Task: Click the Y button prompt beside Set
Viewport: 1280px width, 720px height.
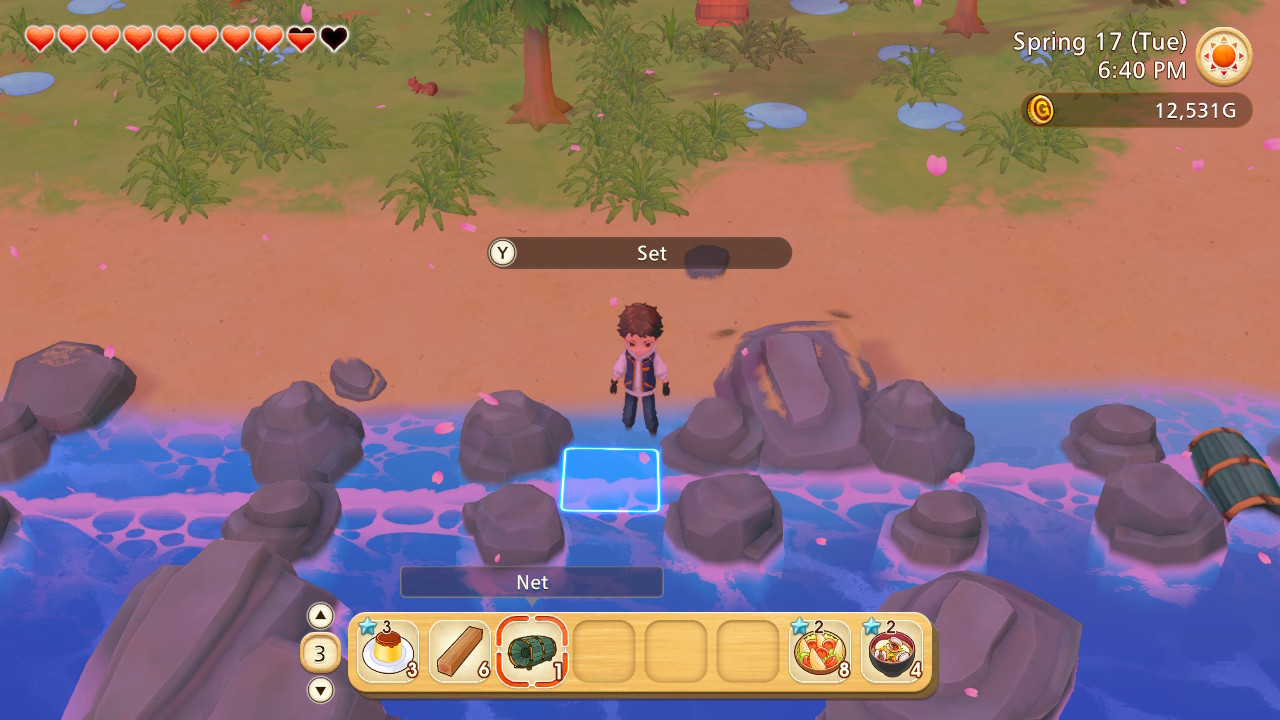Action: click(501, 253)
